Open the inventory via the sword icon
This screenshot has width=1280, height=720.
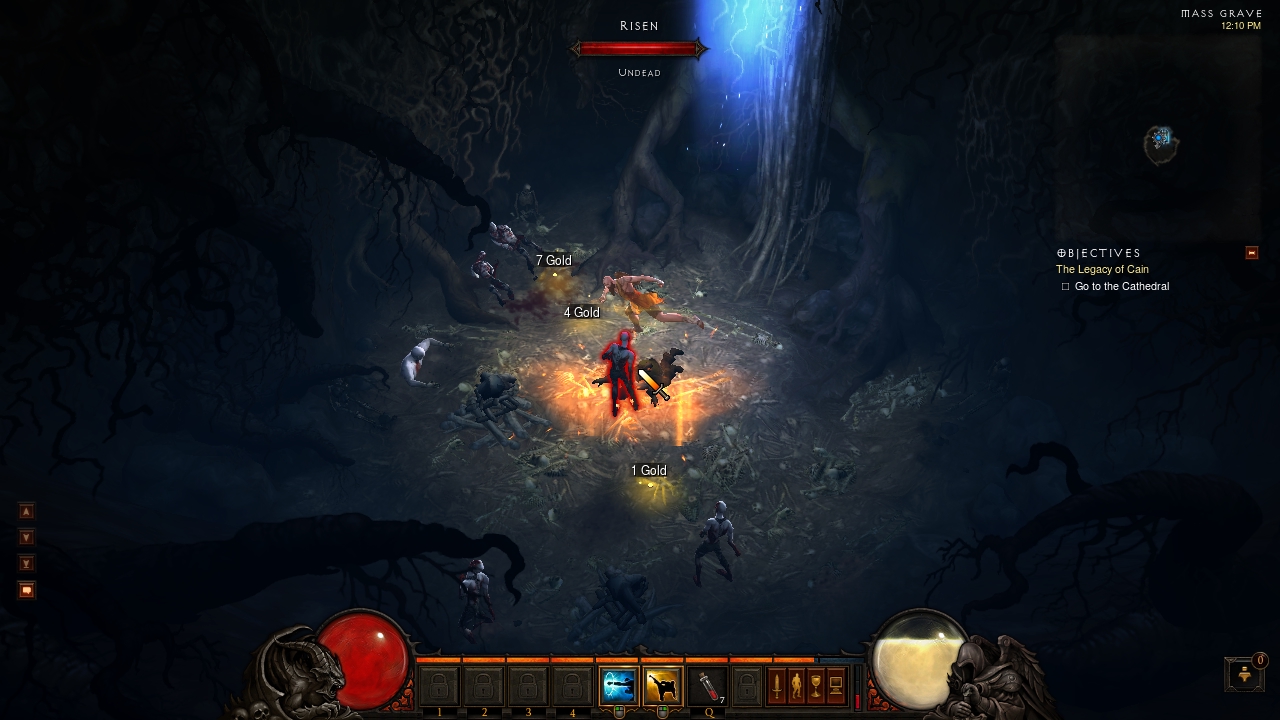[x=776, y=686]
